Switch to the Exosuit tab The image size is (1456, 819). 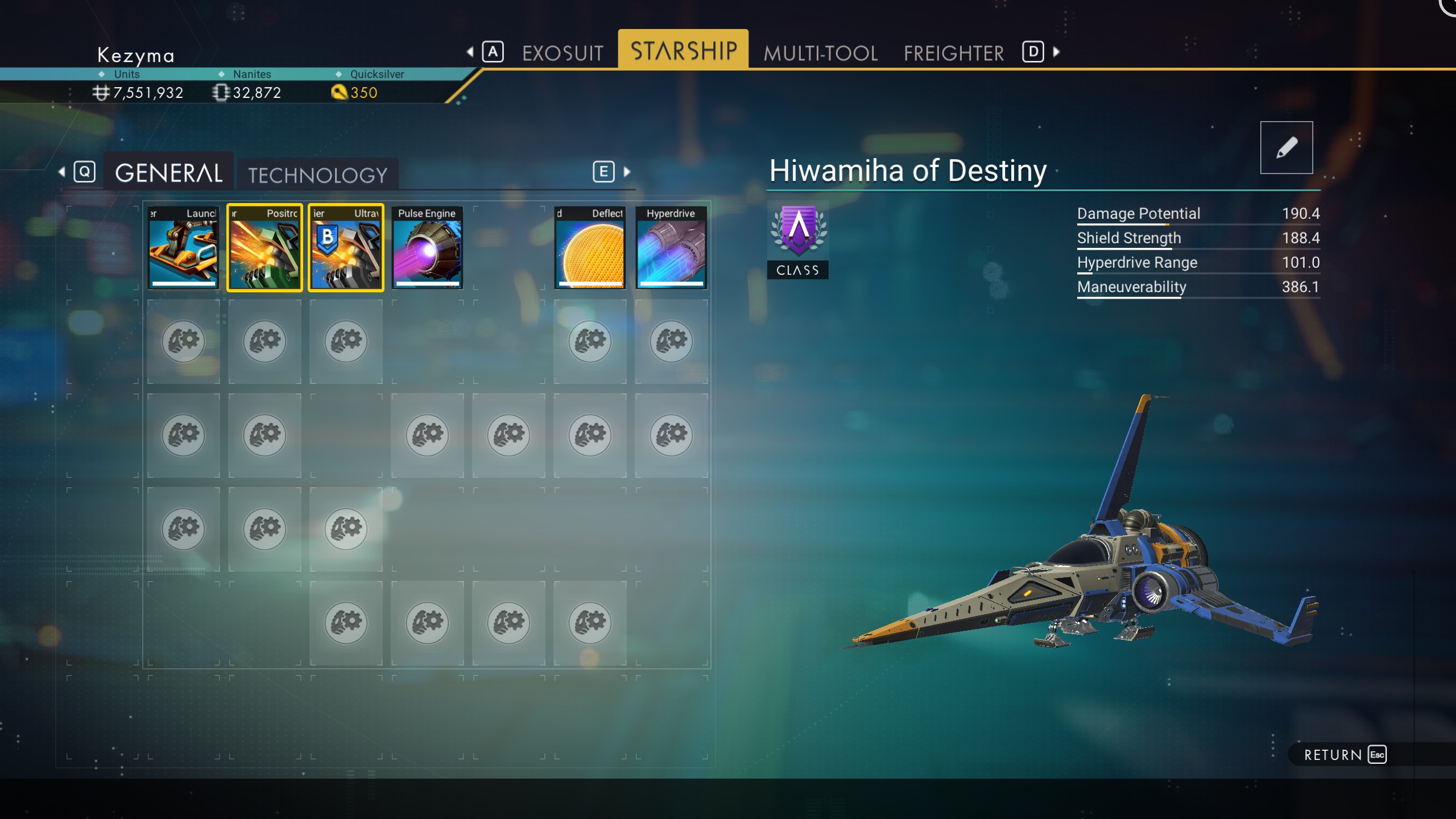[562, 53]
